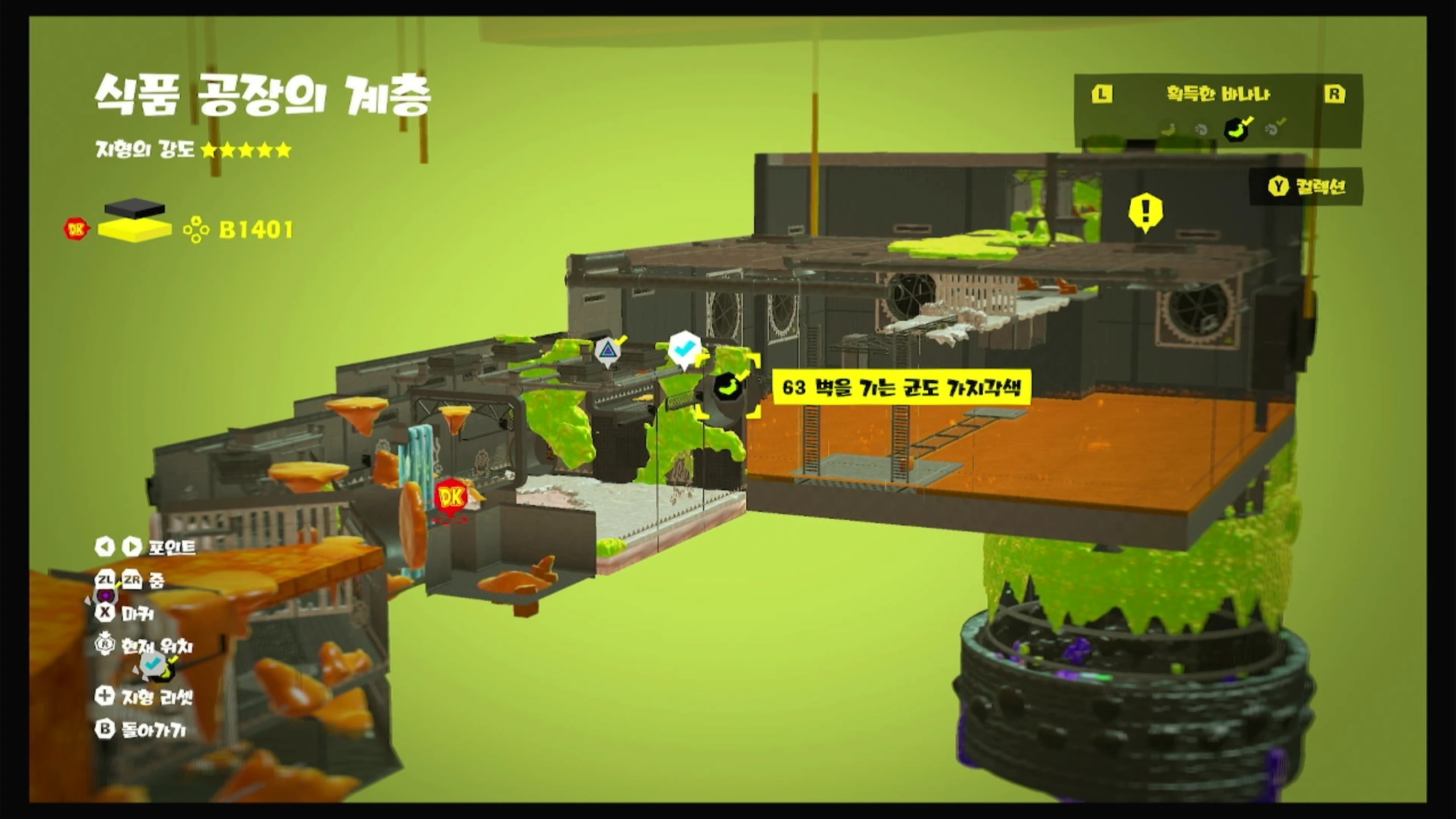Choose the yellow lower sublayer tile
Screen dimensions: 1456x819
tap(135, 229)
